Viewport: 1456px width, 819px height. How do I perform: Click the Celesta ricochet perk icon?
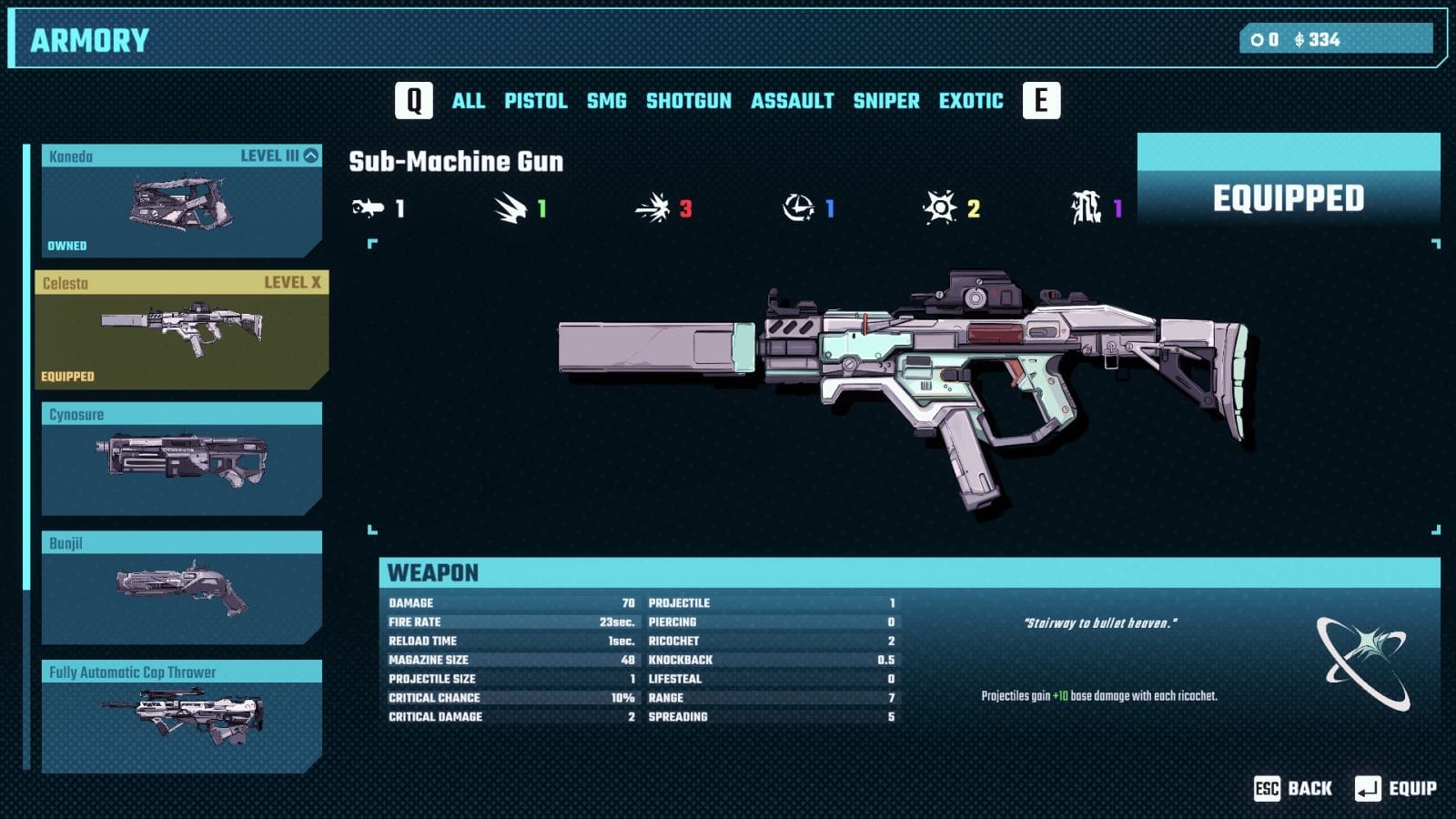click(1363, 662)
